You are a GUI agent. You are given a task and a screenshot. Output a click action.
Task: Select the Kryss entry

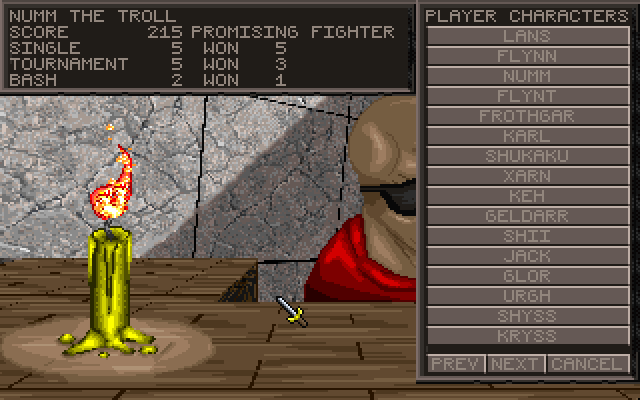click(x=527, y=336)
